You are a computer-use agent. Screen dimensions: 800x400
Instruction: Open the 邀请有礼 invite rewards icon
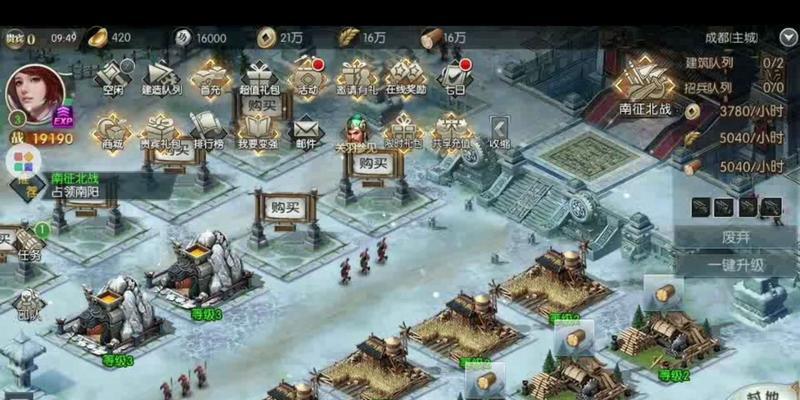[x=357, y=74]
